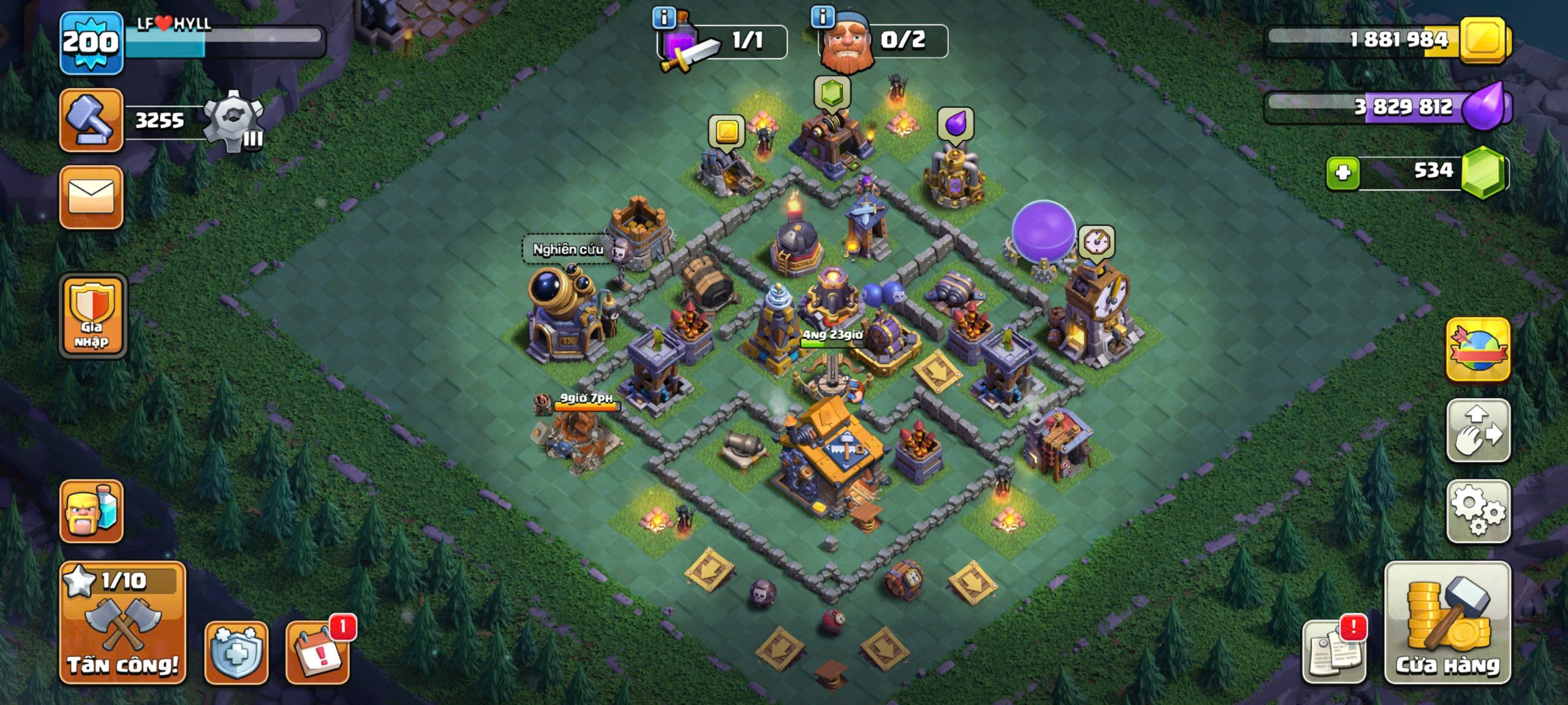The height and width of the screenshot is (705, 1568).
Task: Collect gold from the yellow bubble
Action: pyautogui.click(x=726, y=131)
